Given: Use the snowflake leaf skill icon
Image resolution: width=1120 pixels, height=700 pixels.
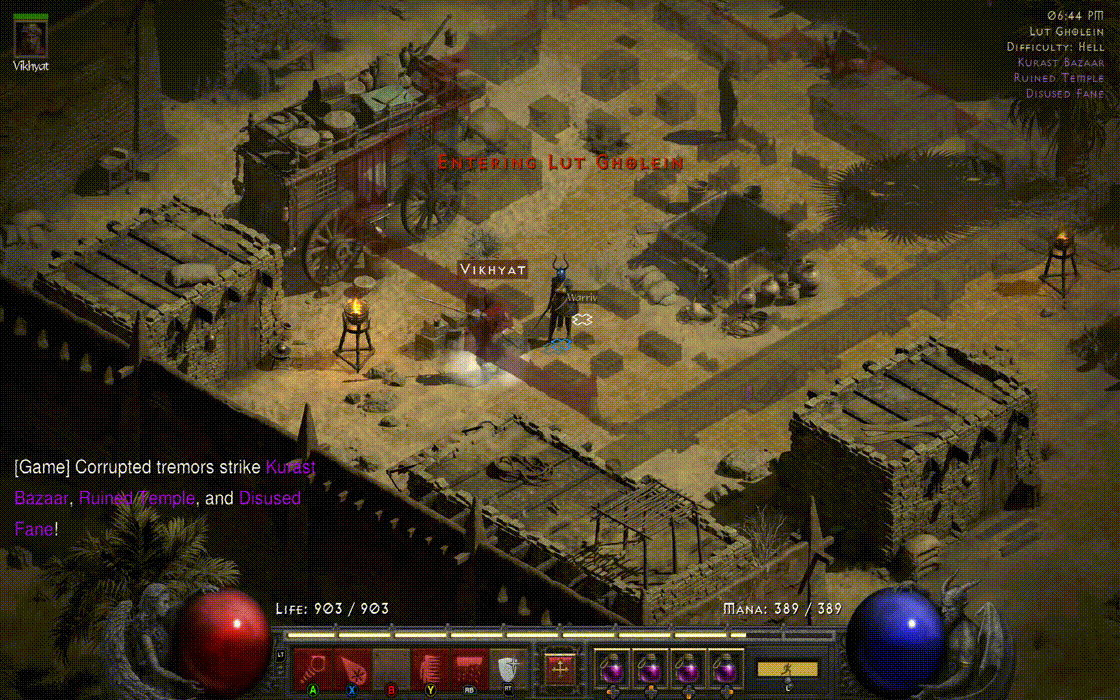Looking at the screenshot, I should tap(352, 667).
